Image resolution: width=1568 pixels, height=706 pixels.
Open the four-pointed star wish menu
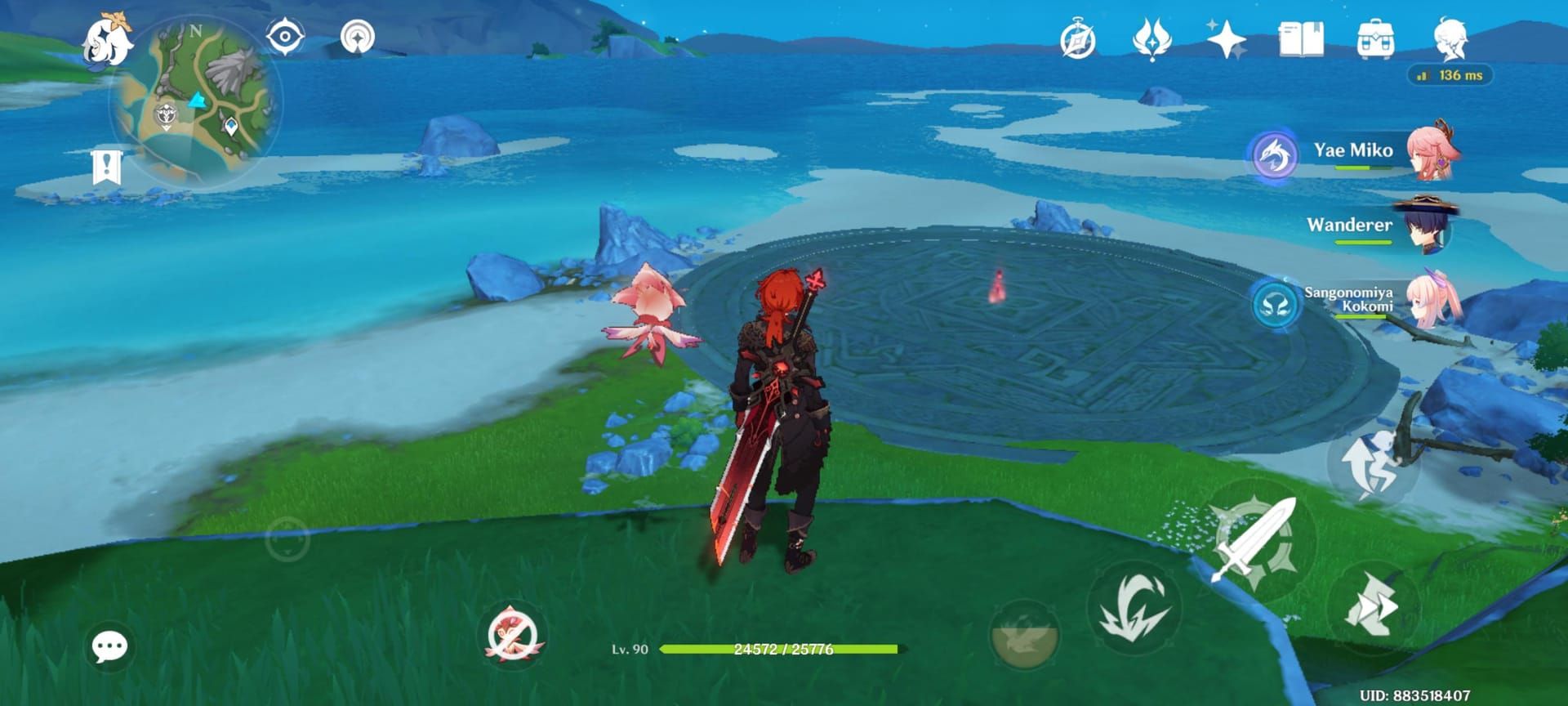pyautogui.click(x=1226, y=39)
